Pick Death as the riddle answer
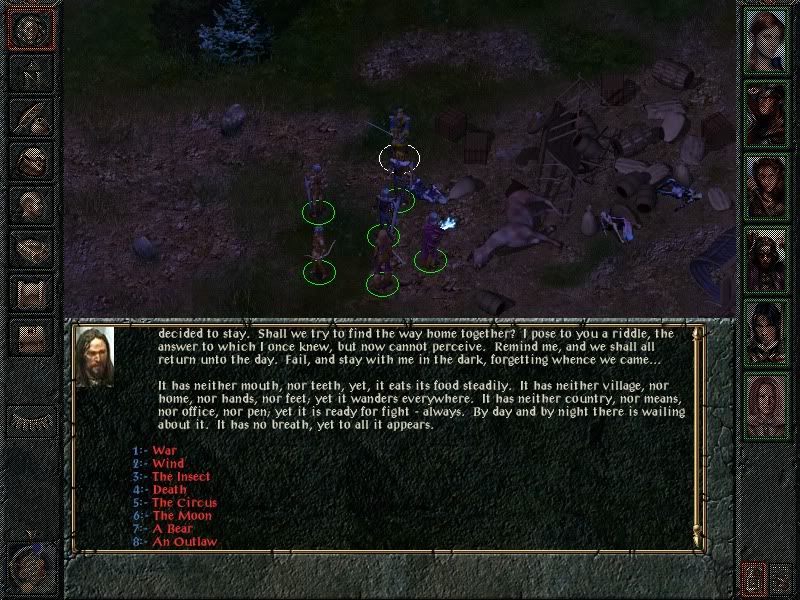 click(x=169, y=490)
